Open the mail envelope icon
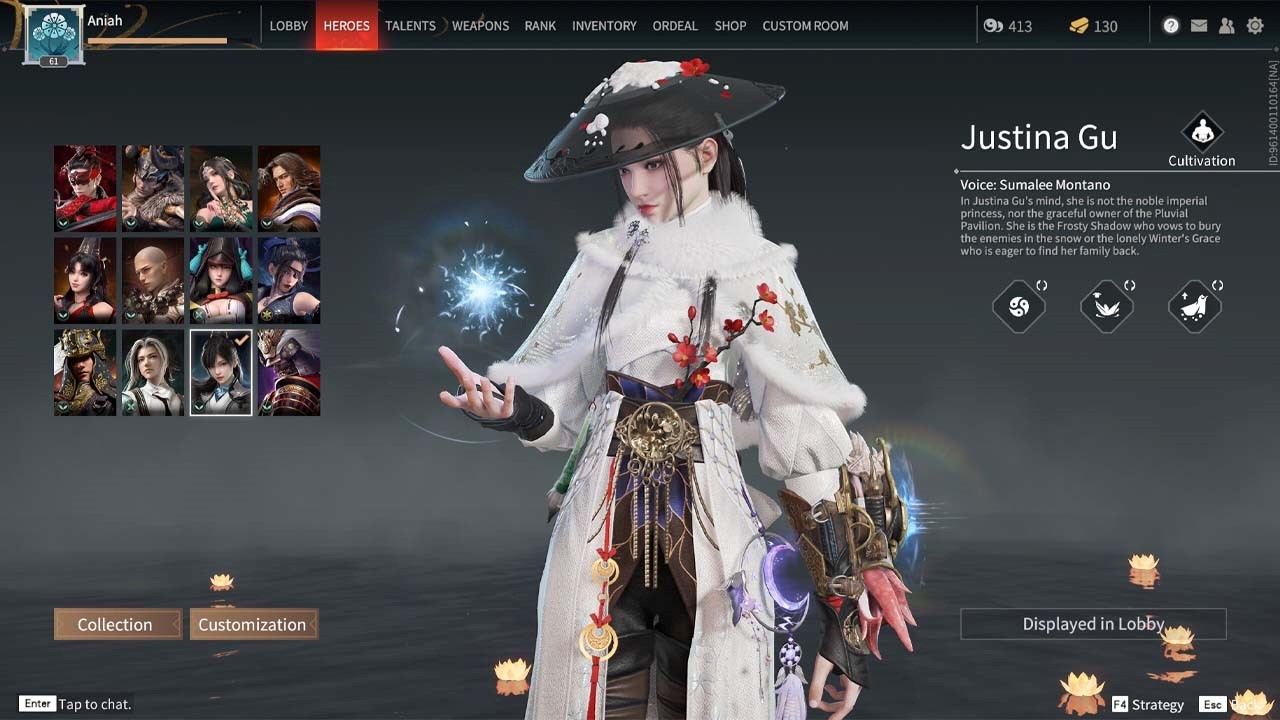The height and width of the screenshot is (720, 1280). [1199, 26]
